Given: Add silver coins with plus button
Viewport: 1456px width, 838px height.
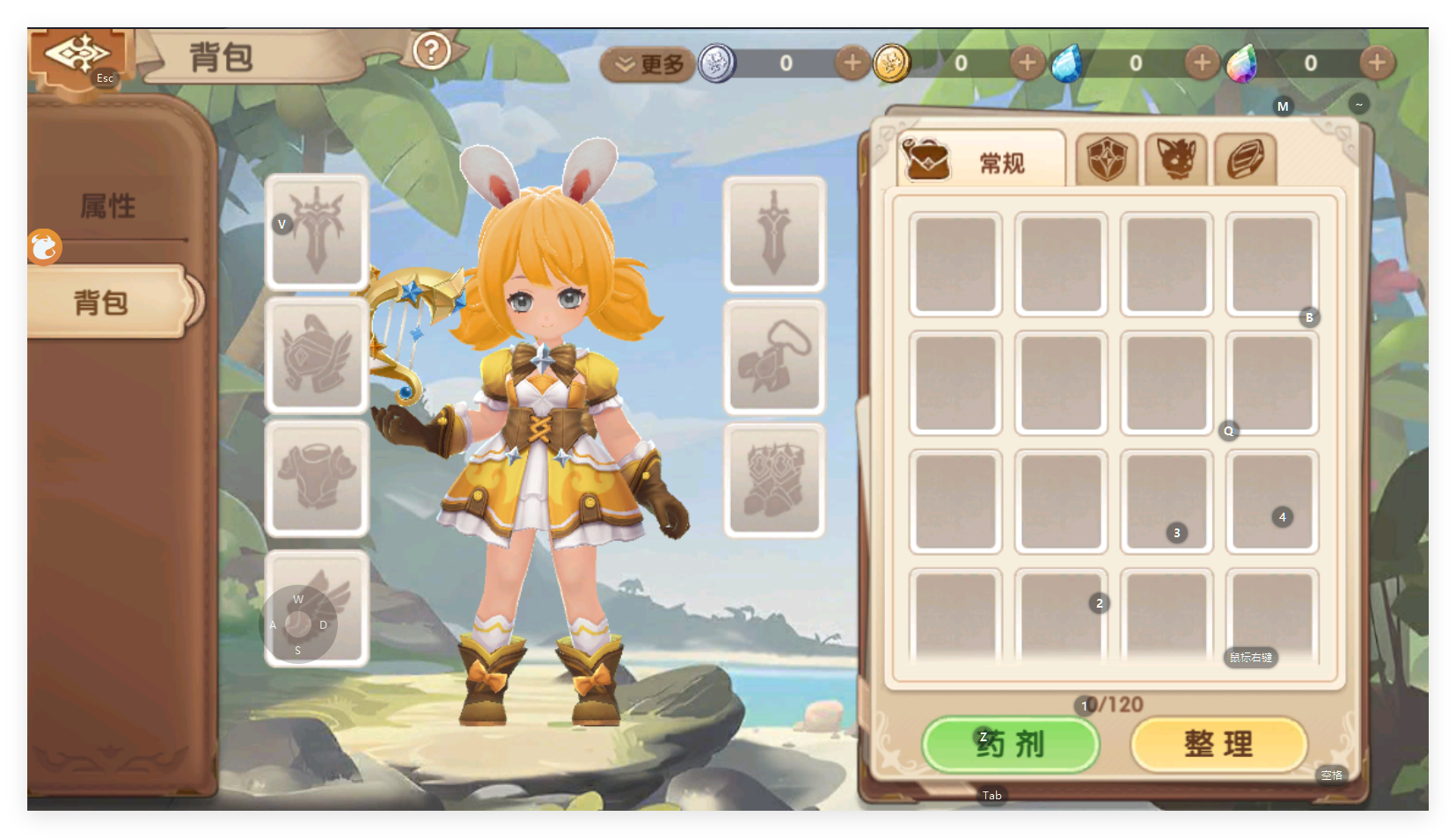Looking at the screenshot, I should [852, 63].
